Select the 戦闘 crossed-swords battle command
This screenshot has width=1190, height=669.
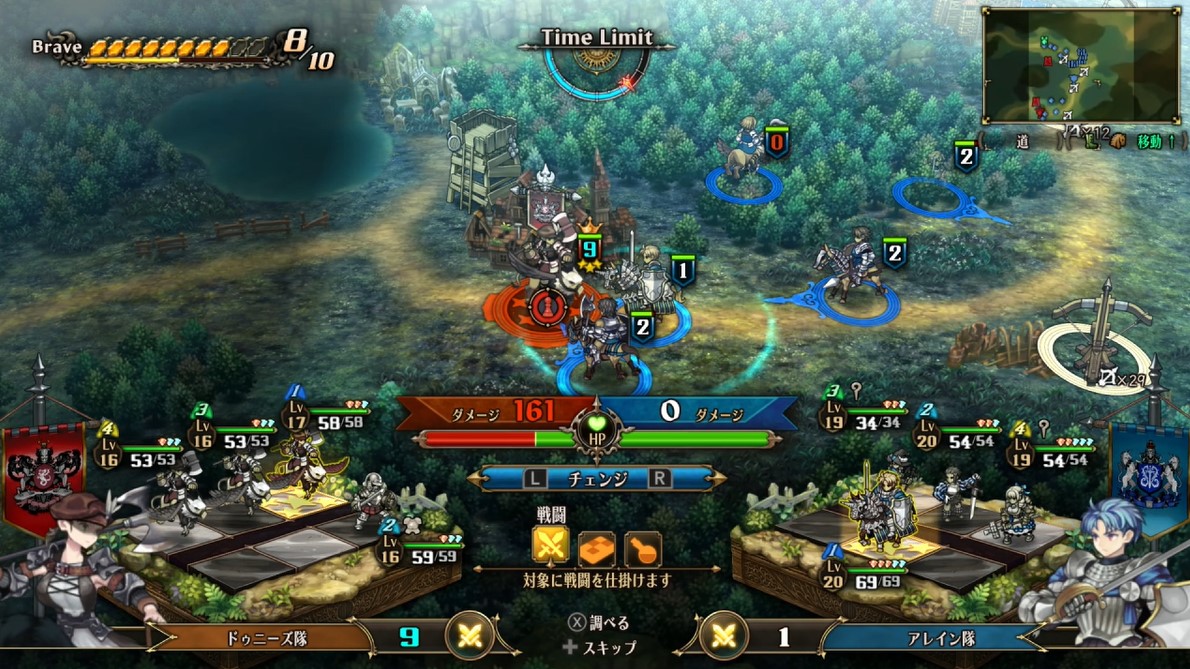(551, 546)
